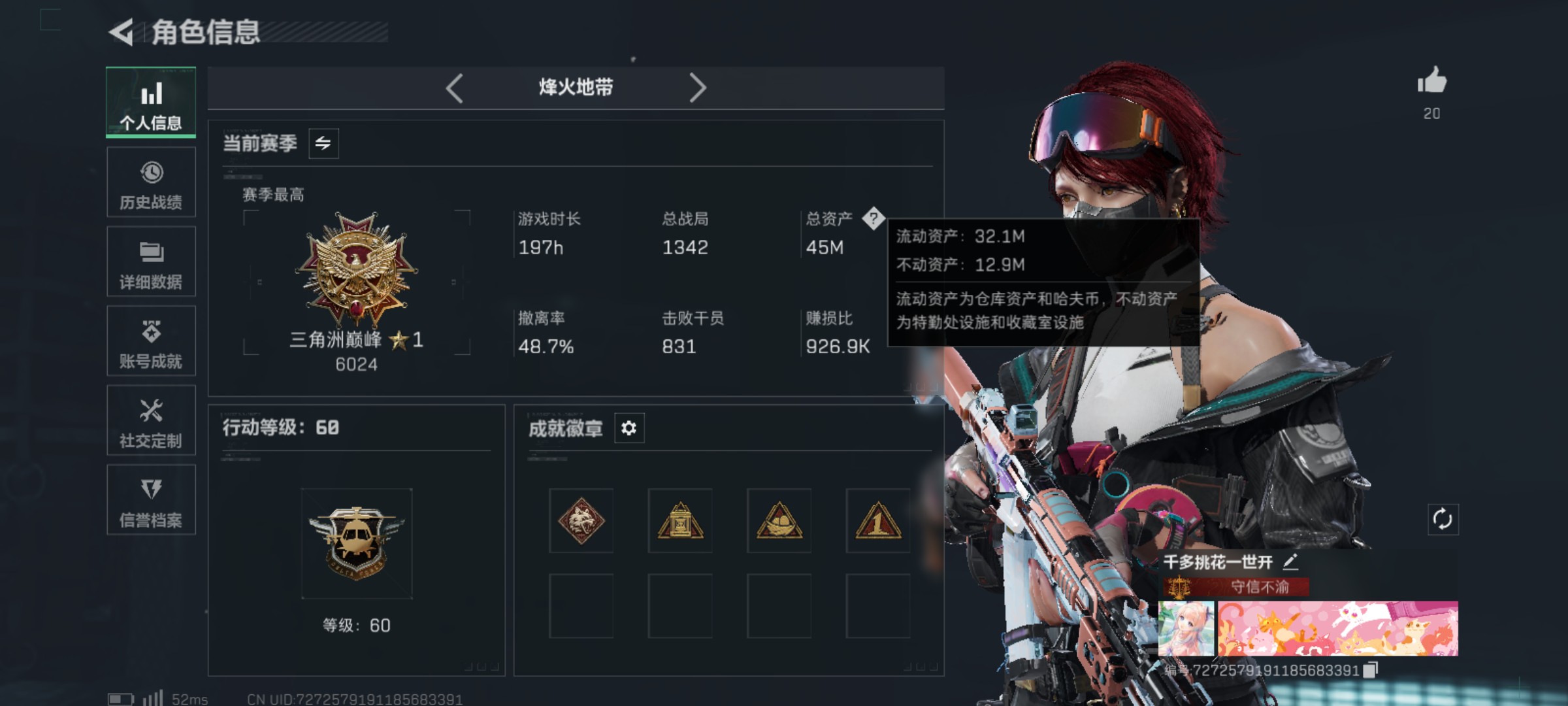The image size is (1568, 706).
Task: Show the 详细数据 tab
Action: 151,262
